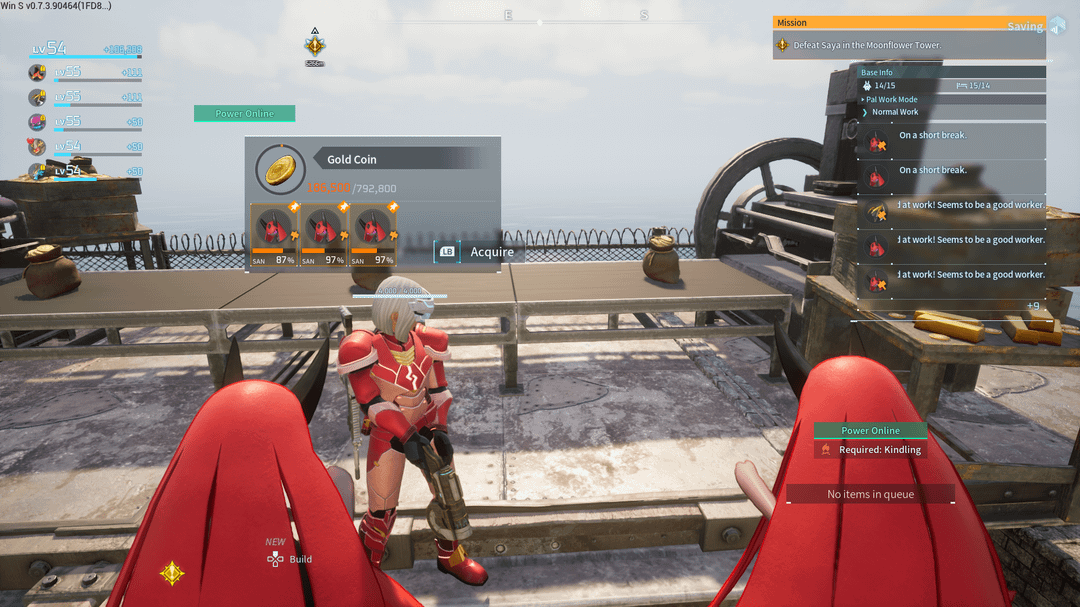1080x607 pixels.
Task: Select the Normal Work pal mode row
Action: 895,112
